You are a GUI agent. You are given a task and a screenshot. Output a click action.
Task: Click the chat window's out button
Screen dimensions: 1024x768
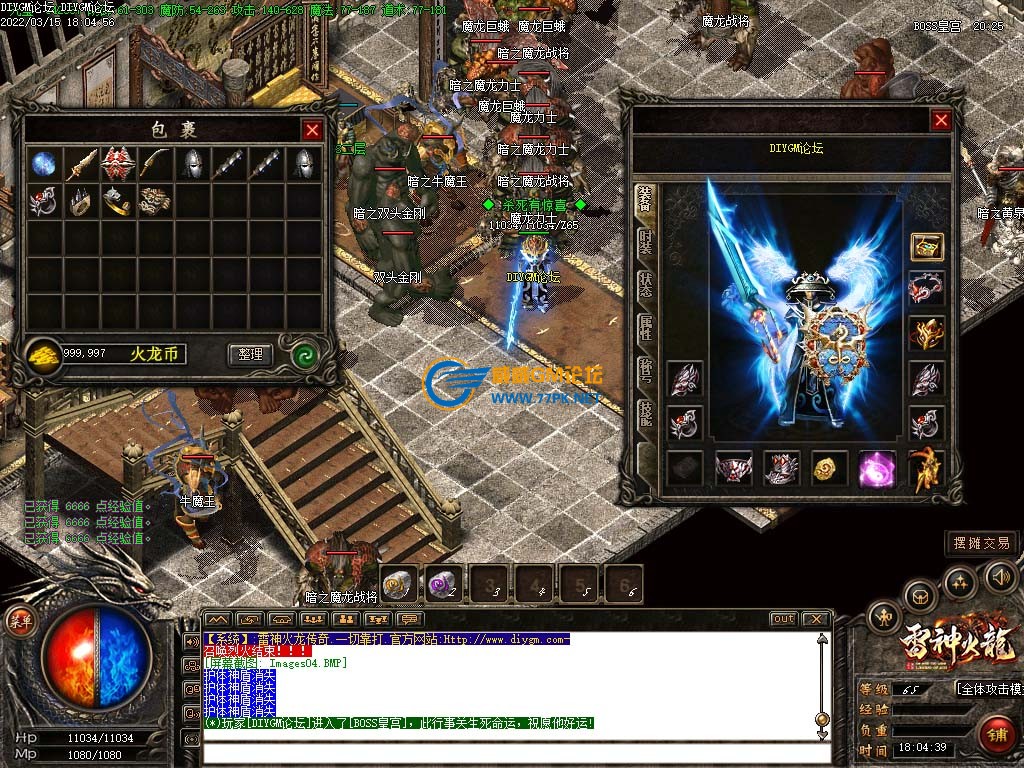[x=783, y=619]
